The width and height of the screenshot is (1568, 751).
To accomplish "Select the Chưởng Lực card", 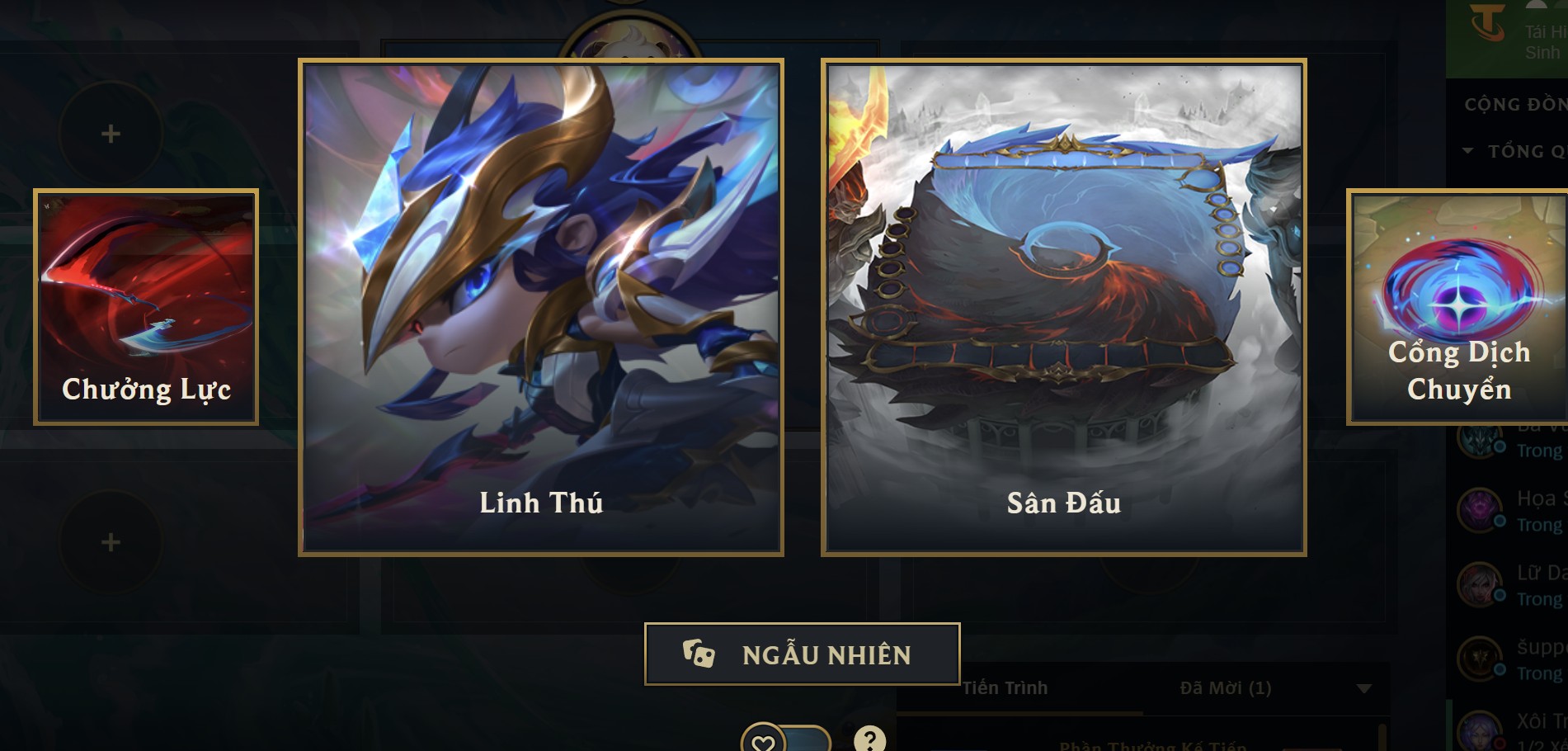I will [x=146, y=307].
